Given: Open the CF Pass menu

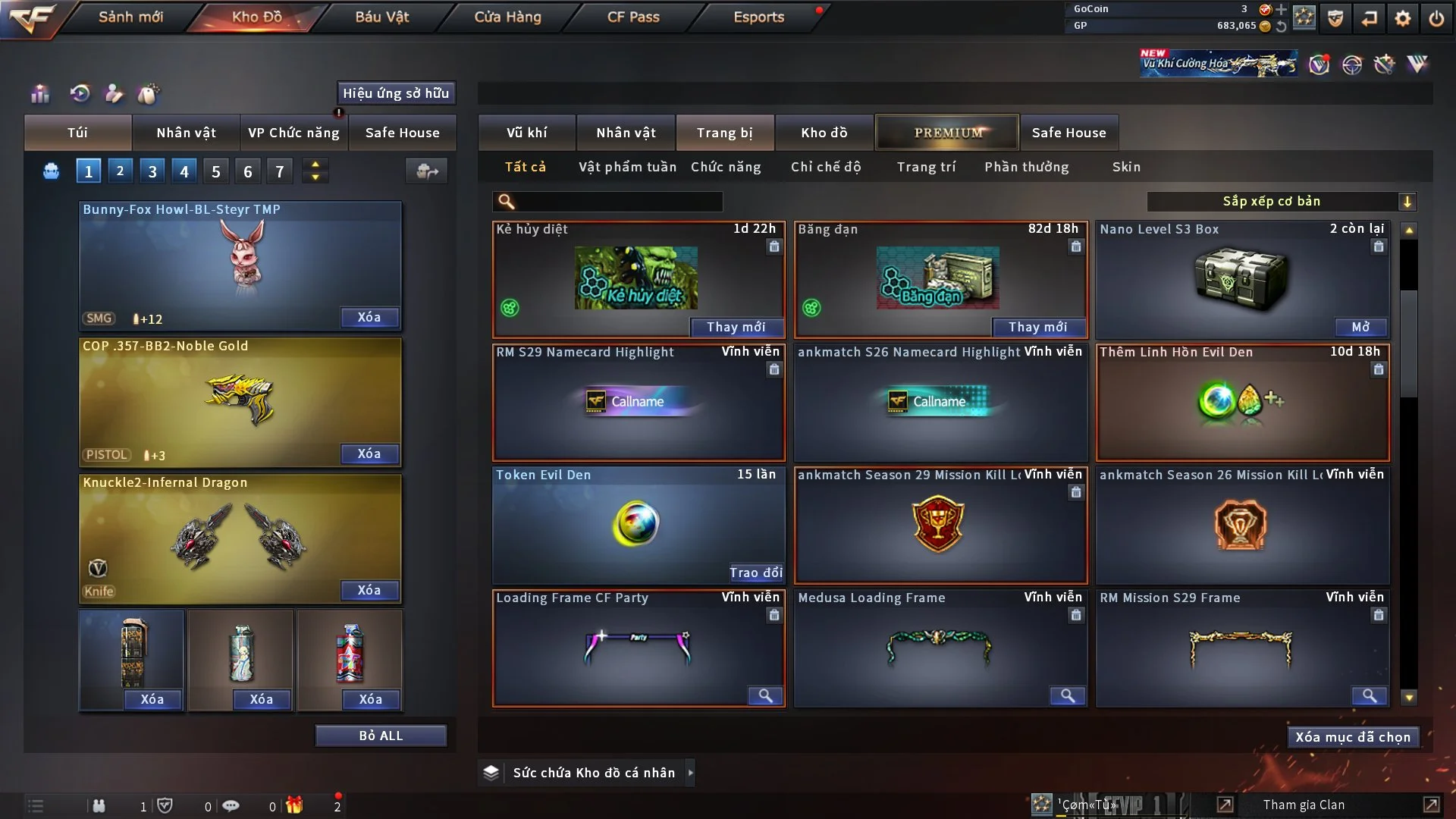Looking at the screenshot, I should tap(633, 17).
